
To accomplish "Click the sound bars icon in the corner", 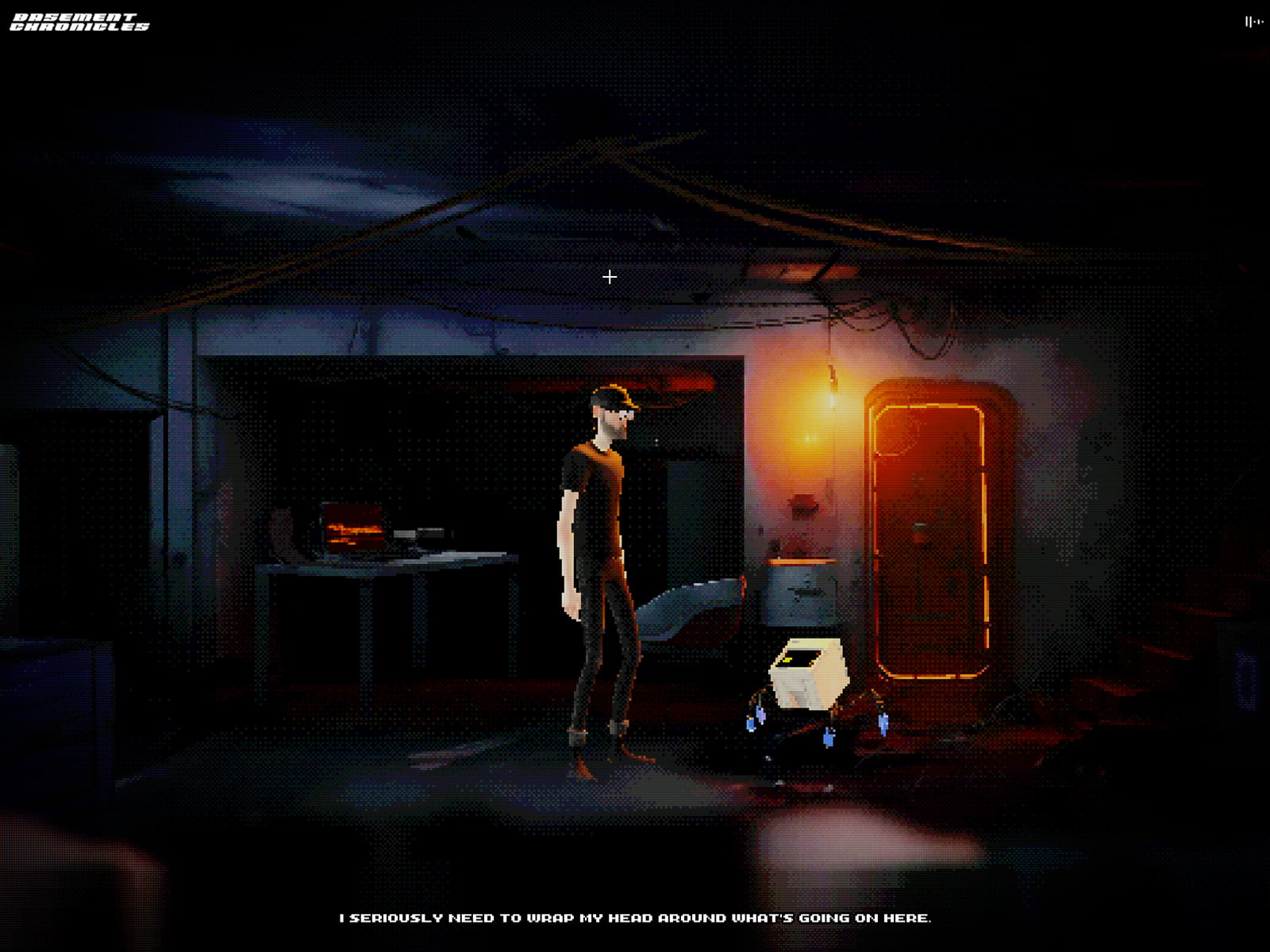I will click(1253, 22).
